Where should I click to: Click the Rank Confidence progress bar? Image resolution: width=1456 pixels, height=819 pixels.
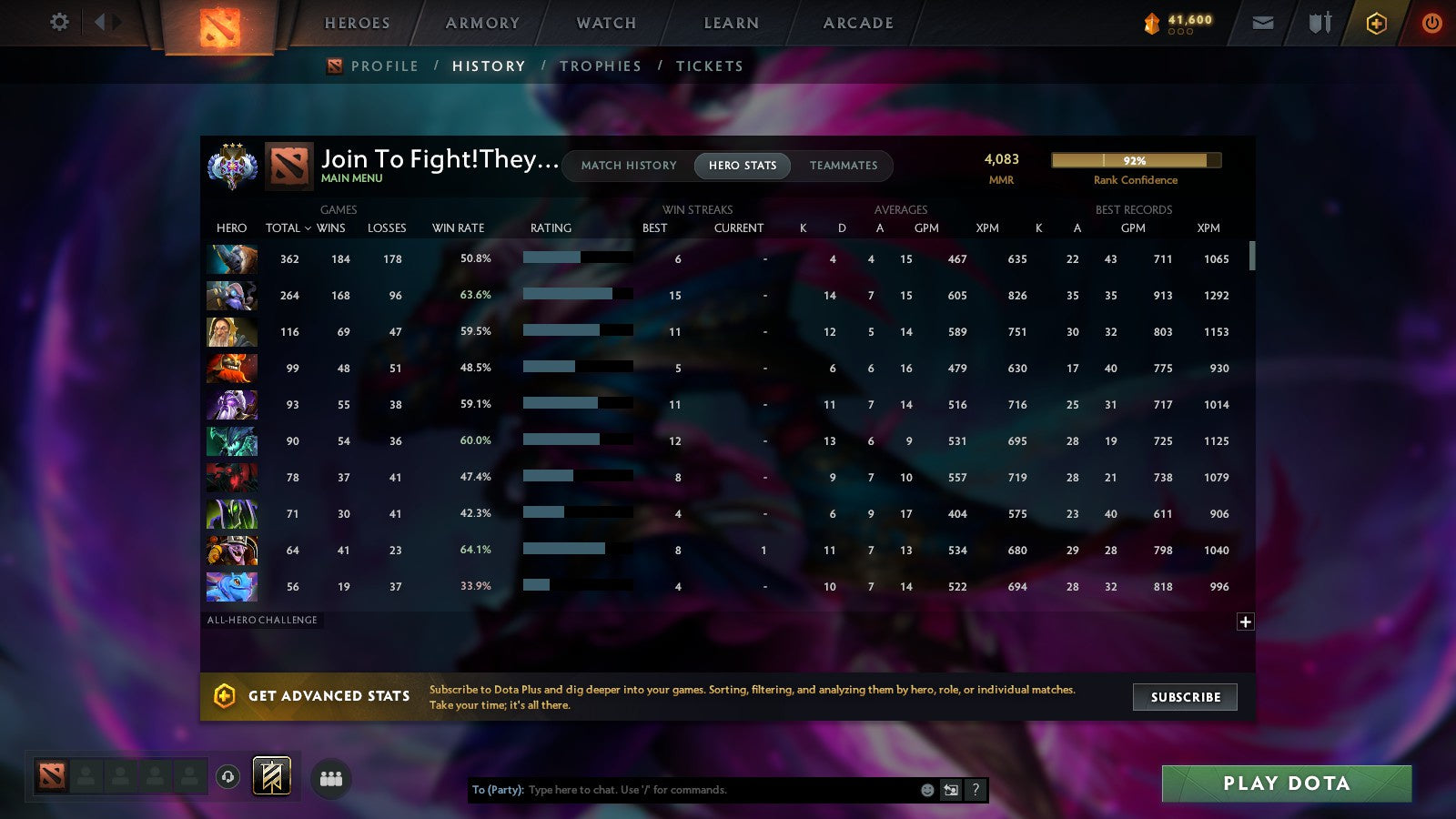point(1136,160)
